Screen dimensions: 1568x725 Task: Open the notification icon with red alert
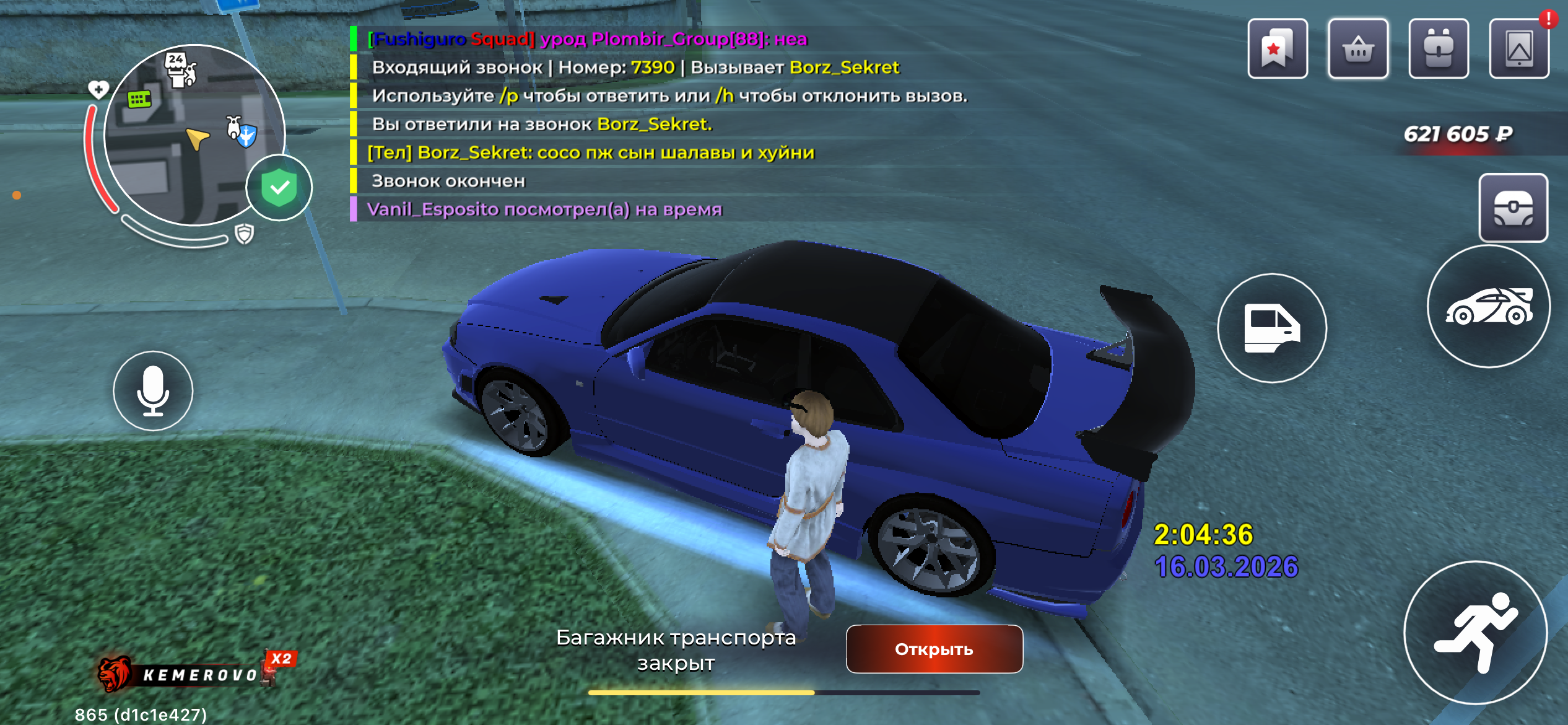(x=1519, y=49)
